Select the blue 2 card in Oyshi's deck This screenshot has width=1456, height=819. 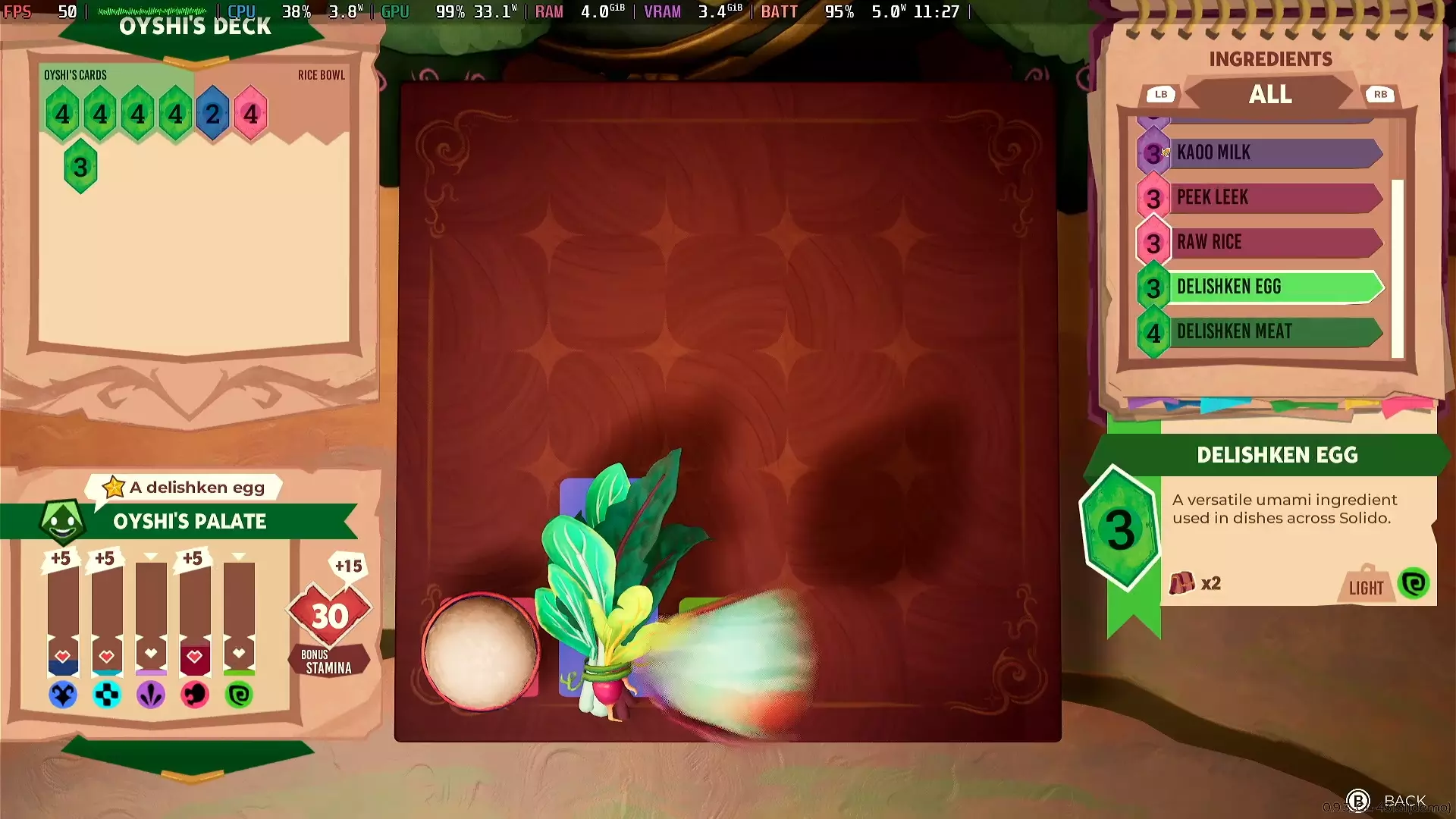coord(213,115)
